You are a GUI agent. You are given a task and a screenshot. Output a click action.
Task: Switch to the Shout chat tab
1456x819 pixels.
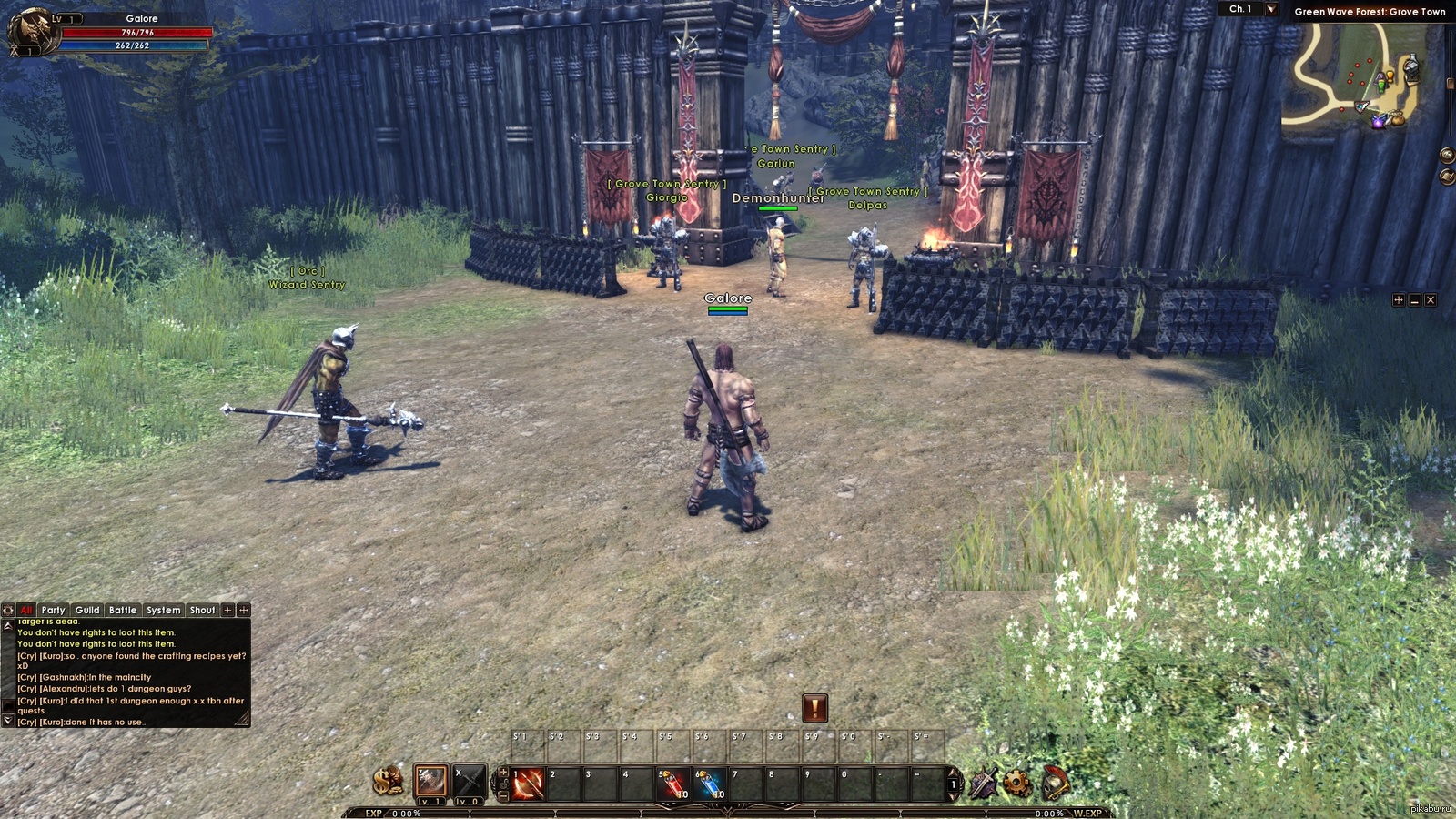202,610
